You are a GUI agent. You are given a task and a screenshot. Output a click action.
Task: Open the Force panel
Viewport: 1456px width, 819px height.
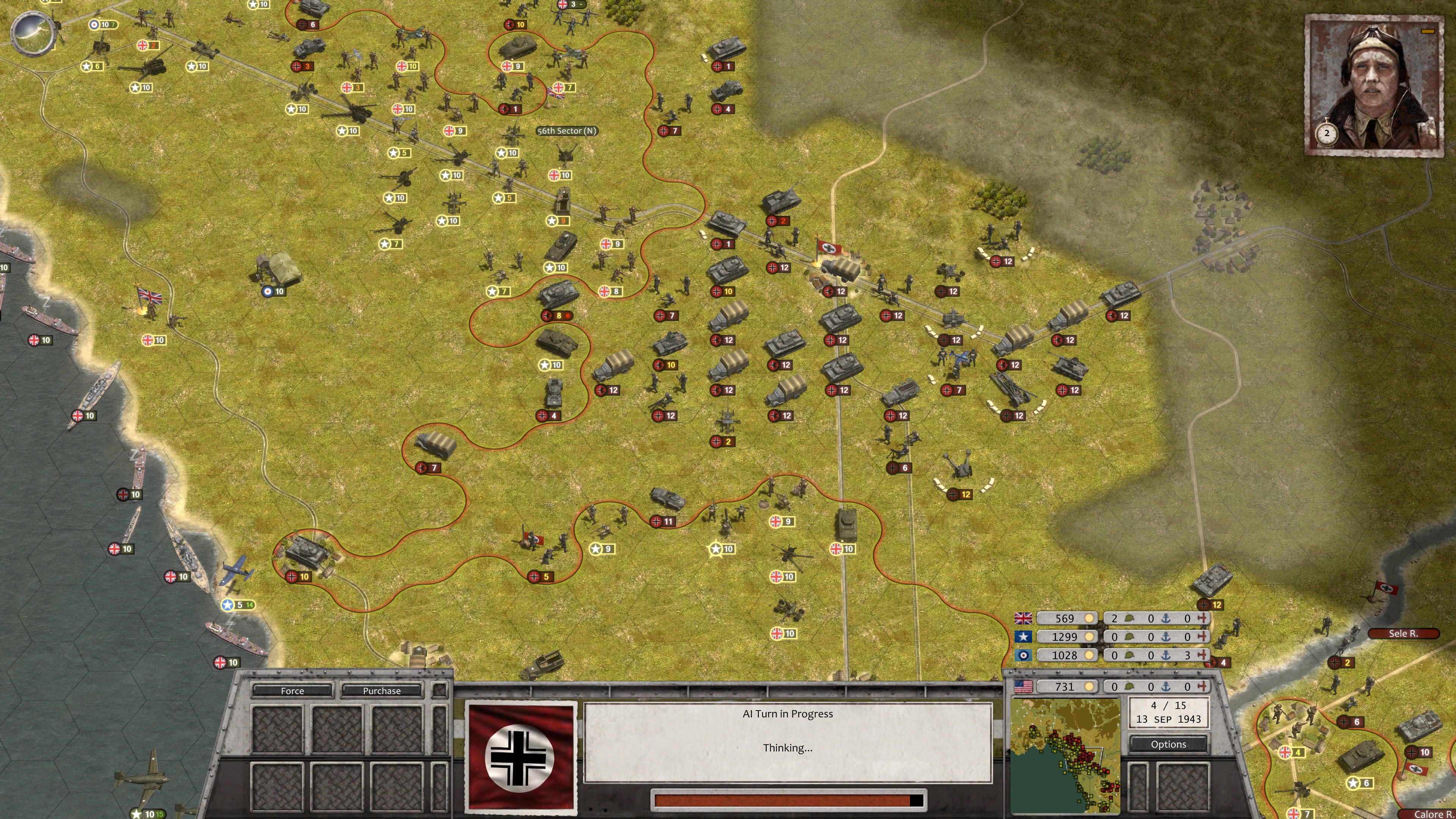[292, 691]
